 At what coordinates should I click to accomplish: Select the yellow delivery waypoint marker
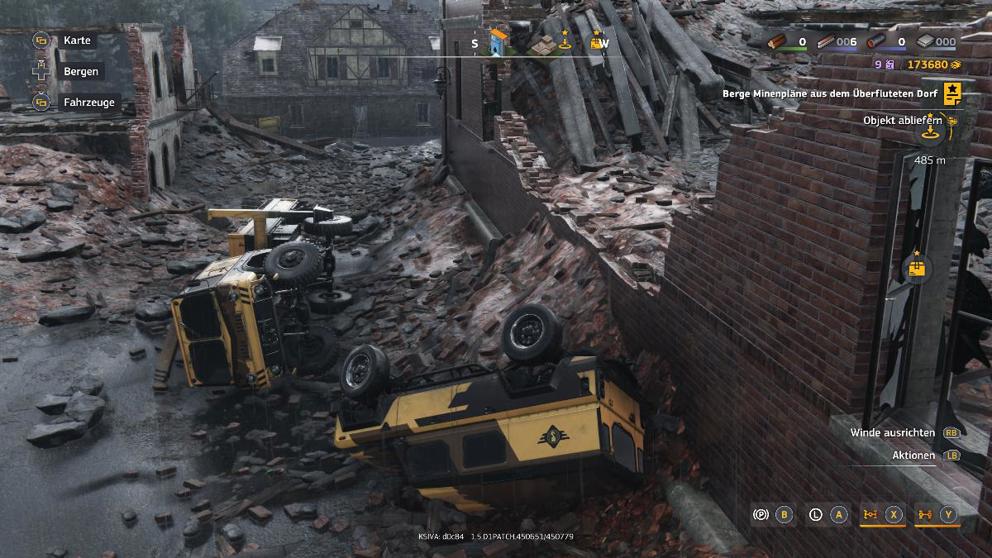click(915, 267)
